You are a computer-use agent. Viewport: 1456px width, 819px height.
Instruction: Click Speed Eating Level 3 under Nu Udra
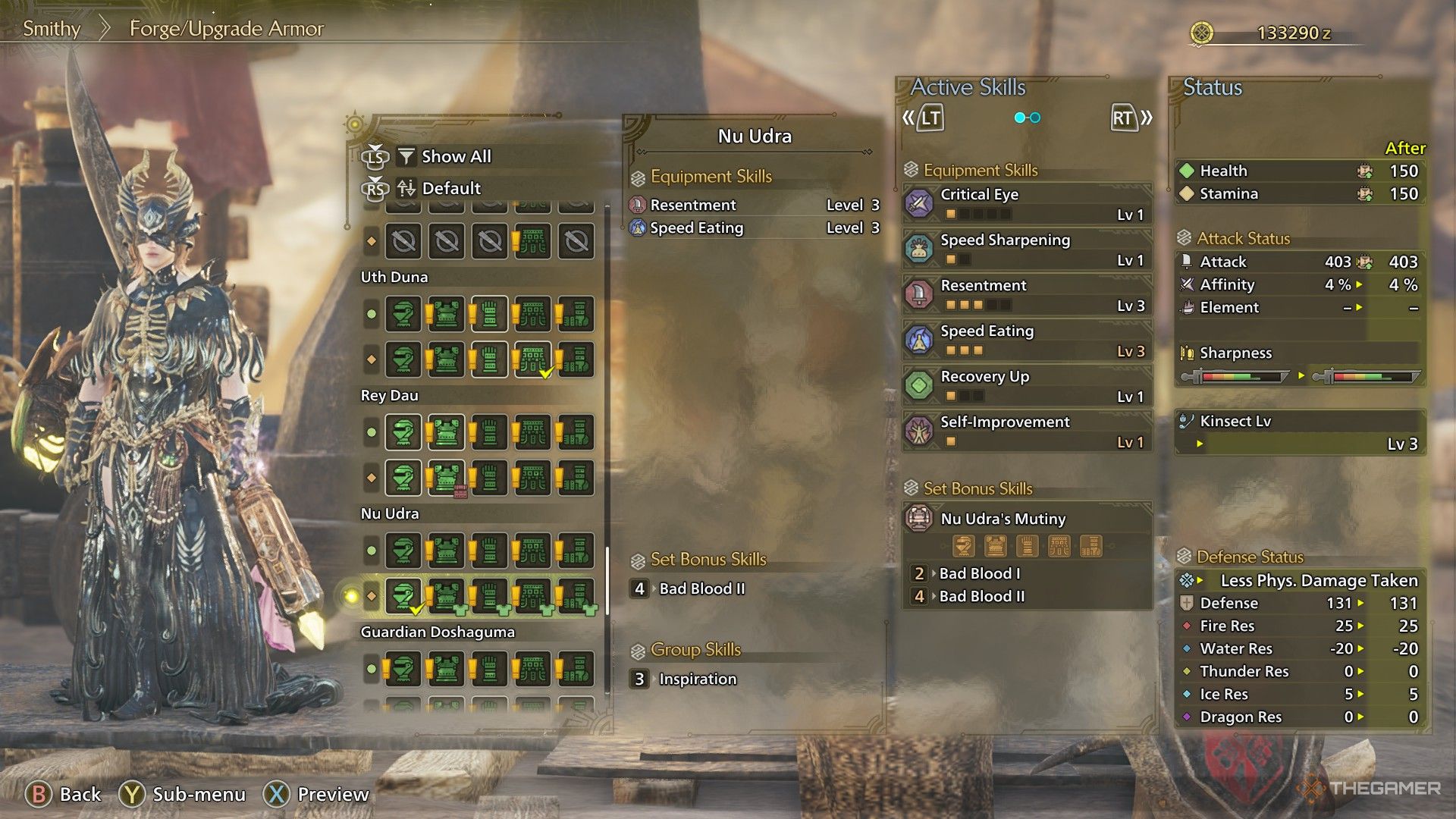coord(755,227)
